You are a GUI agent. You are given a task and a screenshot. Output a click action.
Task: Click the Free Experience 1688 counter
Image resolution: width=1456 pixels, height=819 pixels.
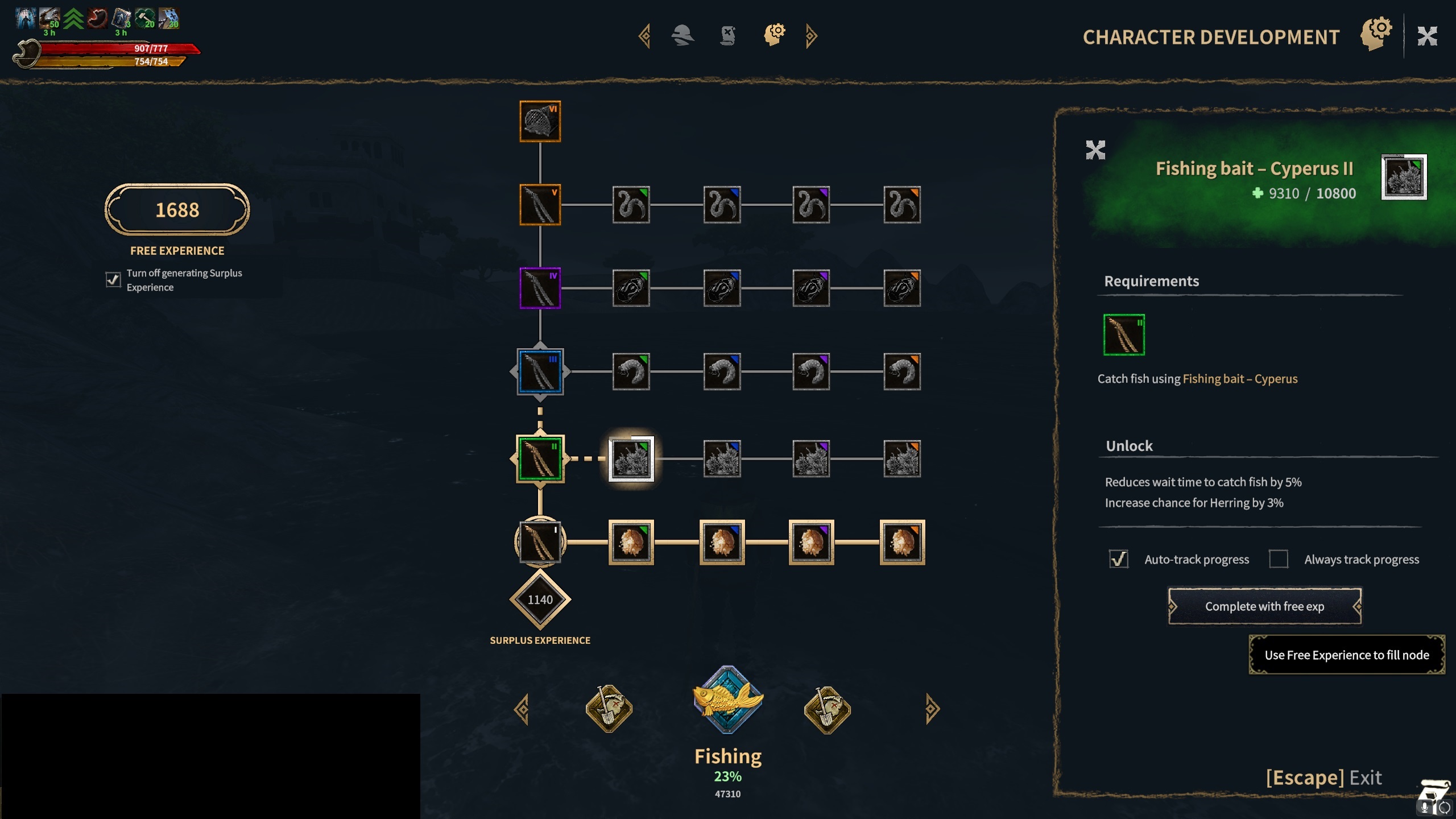pos(177,210)
